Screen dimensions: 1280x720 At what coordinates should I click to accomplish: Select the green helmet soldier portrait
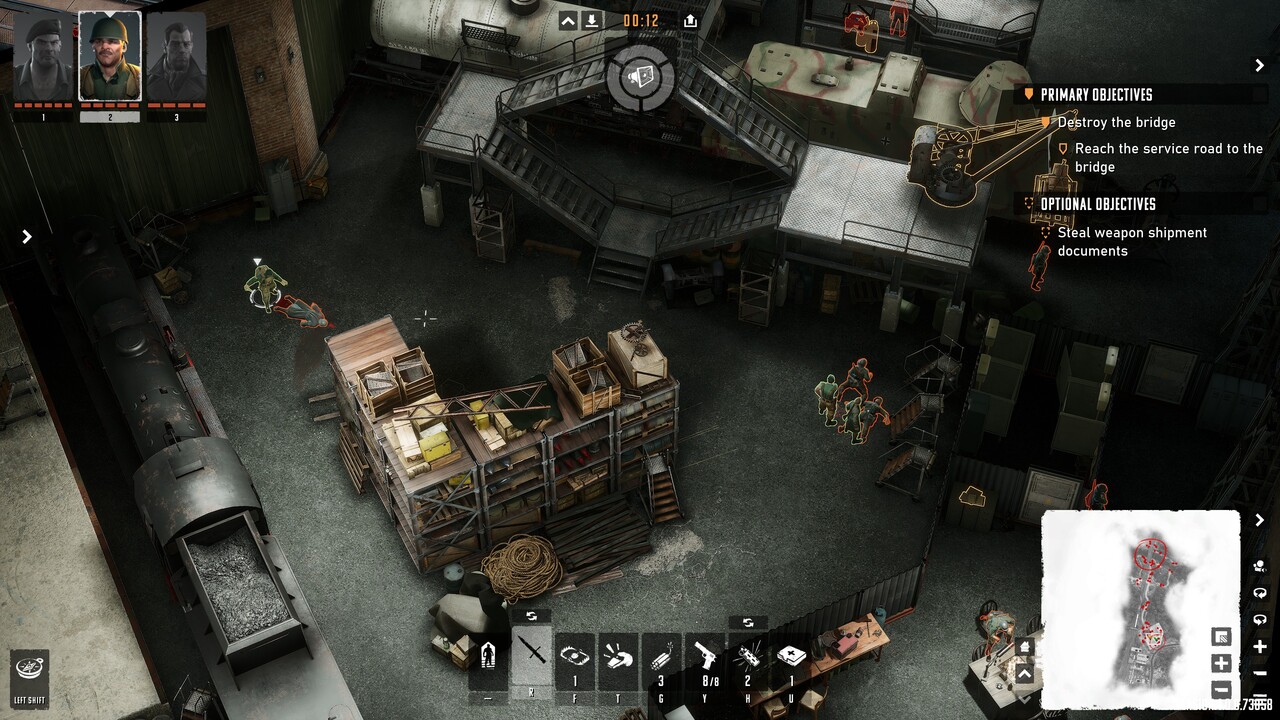[110, 56]
